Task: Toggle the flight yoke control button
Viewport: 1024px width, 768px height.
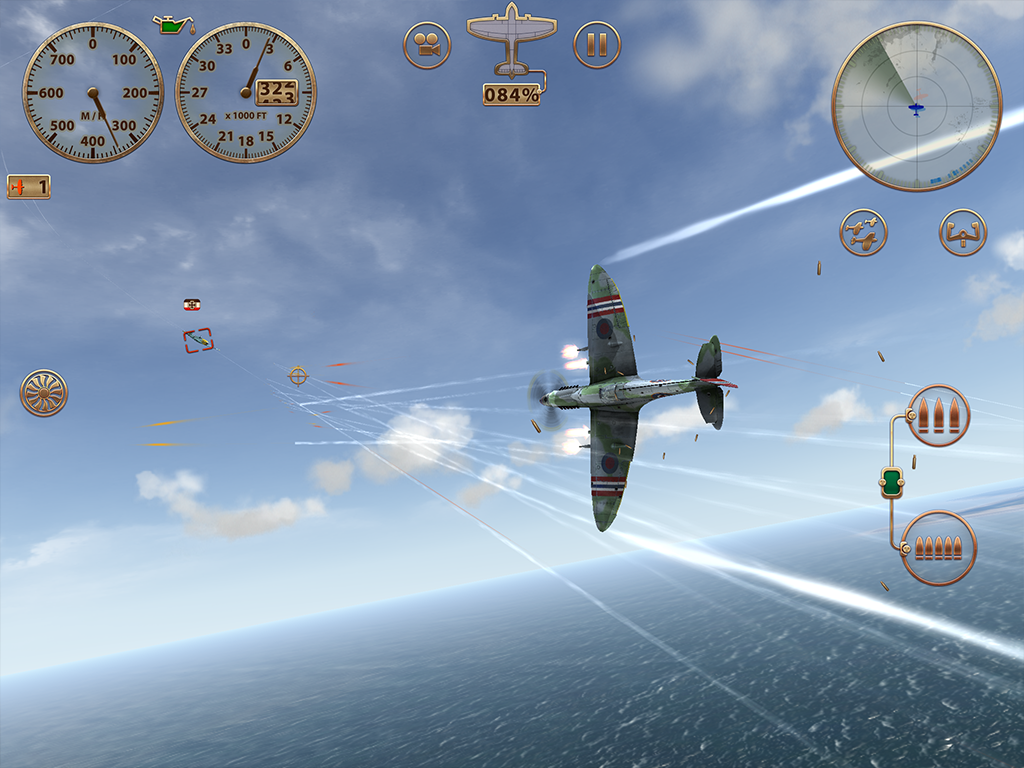Action: coord(963,232)
